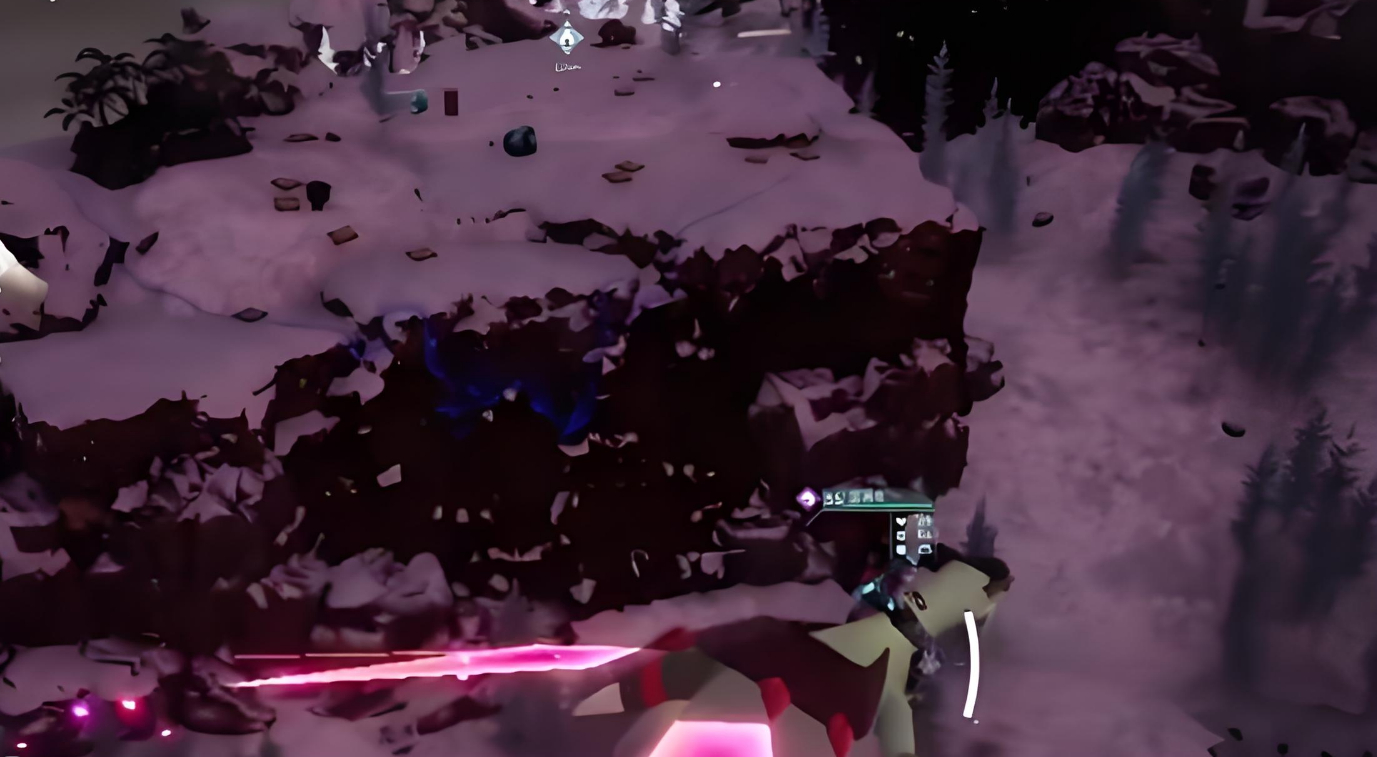This screenshot has height=757, width=1377.
Task: Select the diamond keyhole waypoint marker
Action: (x=567, y=39)
